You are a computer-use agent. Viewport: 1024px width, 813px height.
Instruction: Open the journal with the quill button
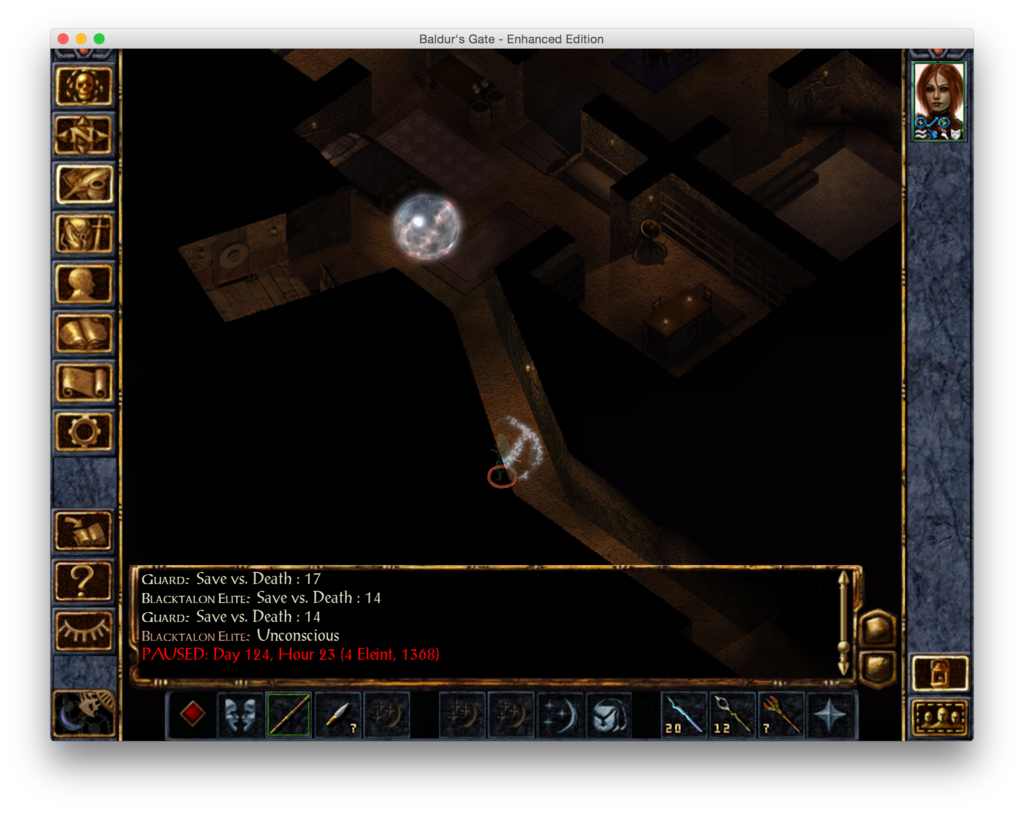coord(84,184)
